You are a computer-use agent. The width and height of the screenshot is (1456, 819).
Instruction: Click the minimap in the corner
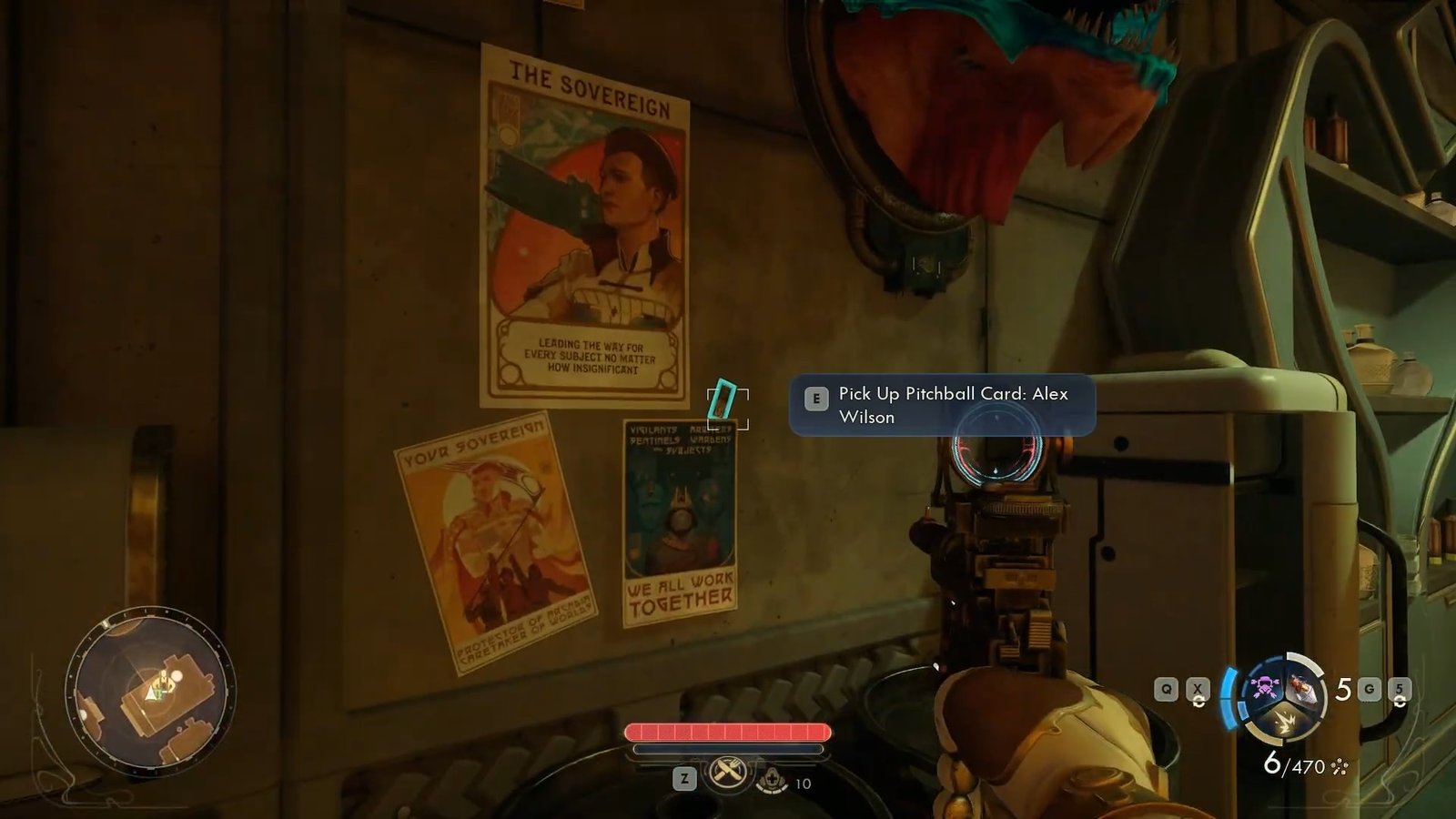tap(150, 693)
